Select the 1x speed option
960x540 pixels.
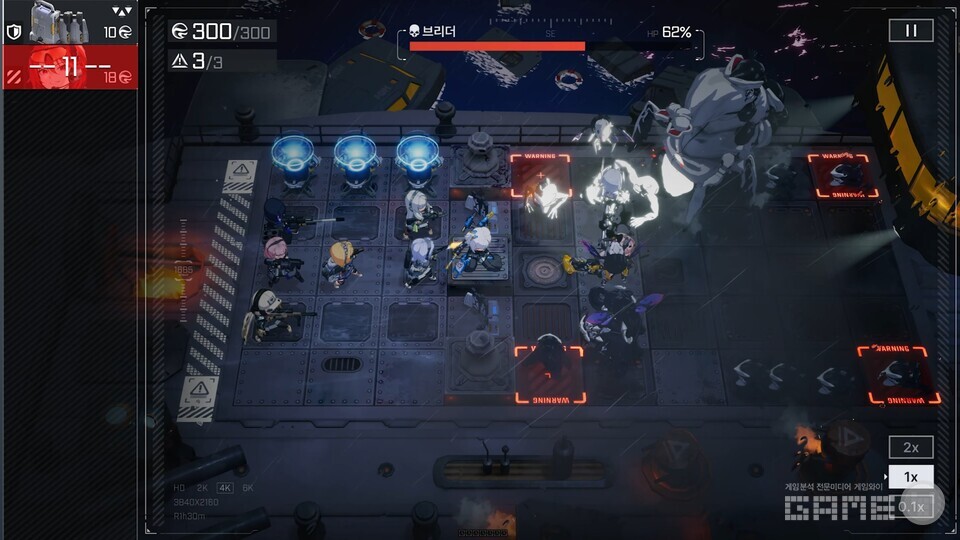[x=911, y=477]
